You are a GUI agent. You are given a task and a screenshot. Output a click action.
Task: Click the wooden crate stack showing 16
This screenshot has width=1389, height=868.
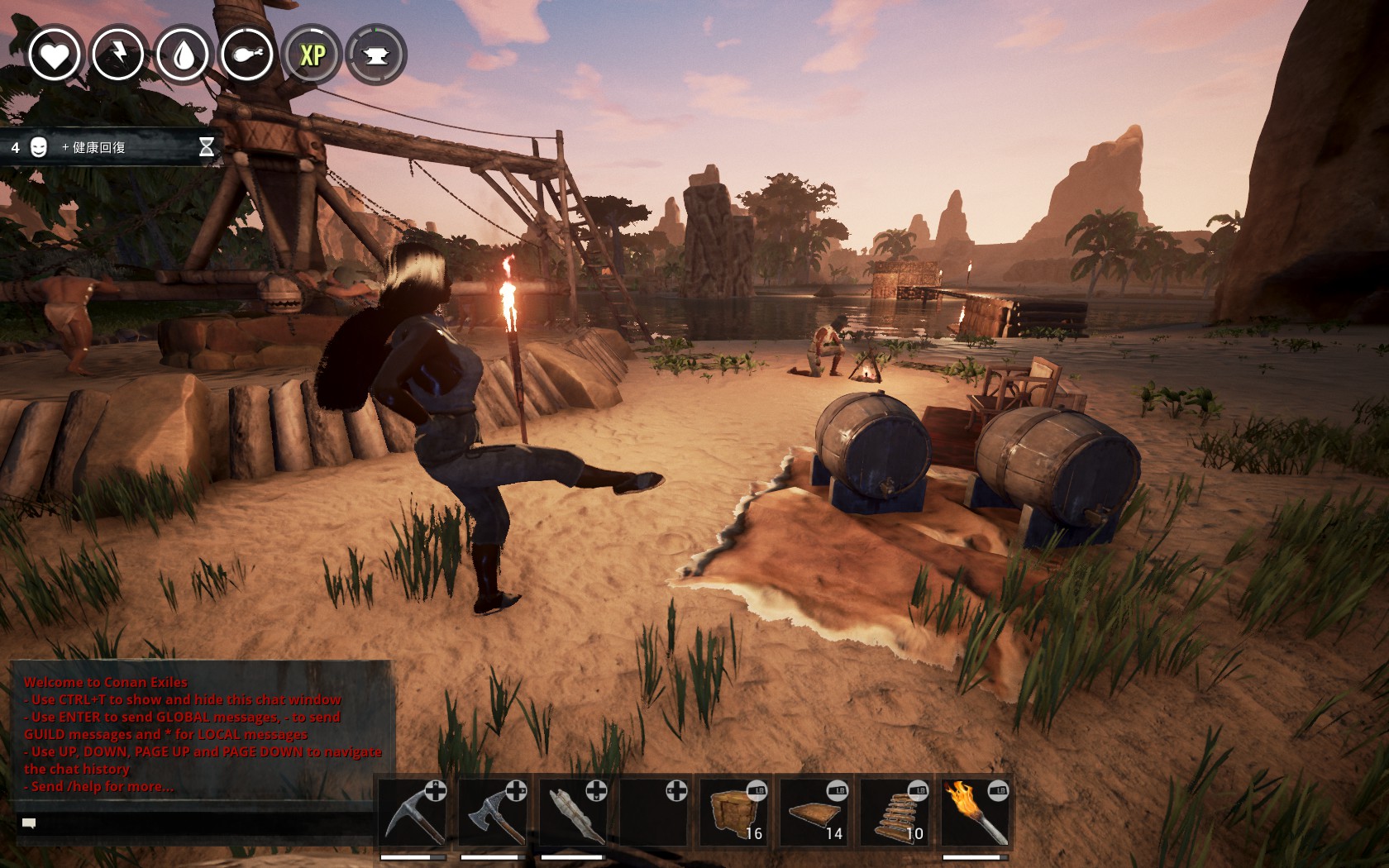point(733,814)
